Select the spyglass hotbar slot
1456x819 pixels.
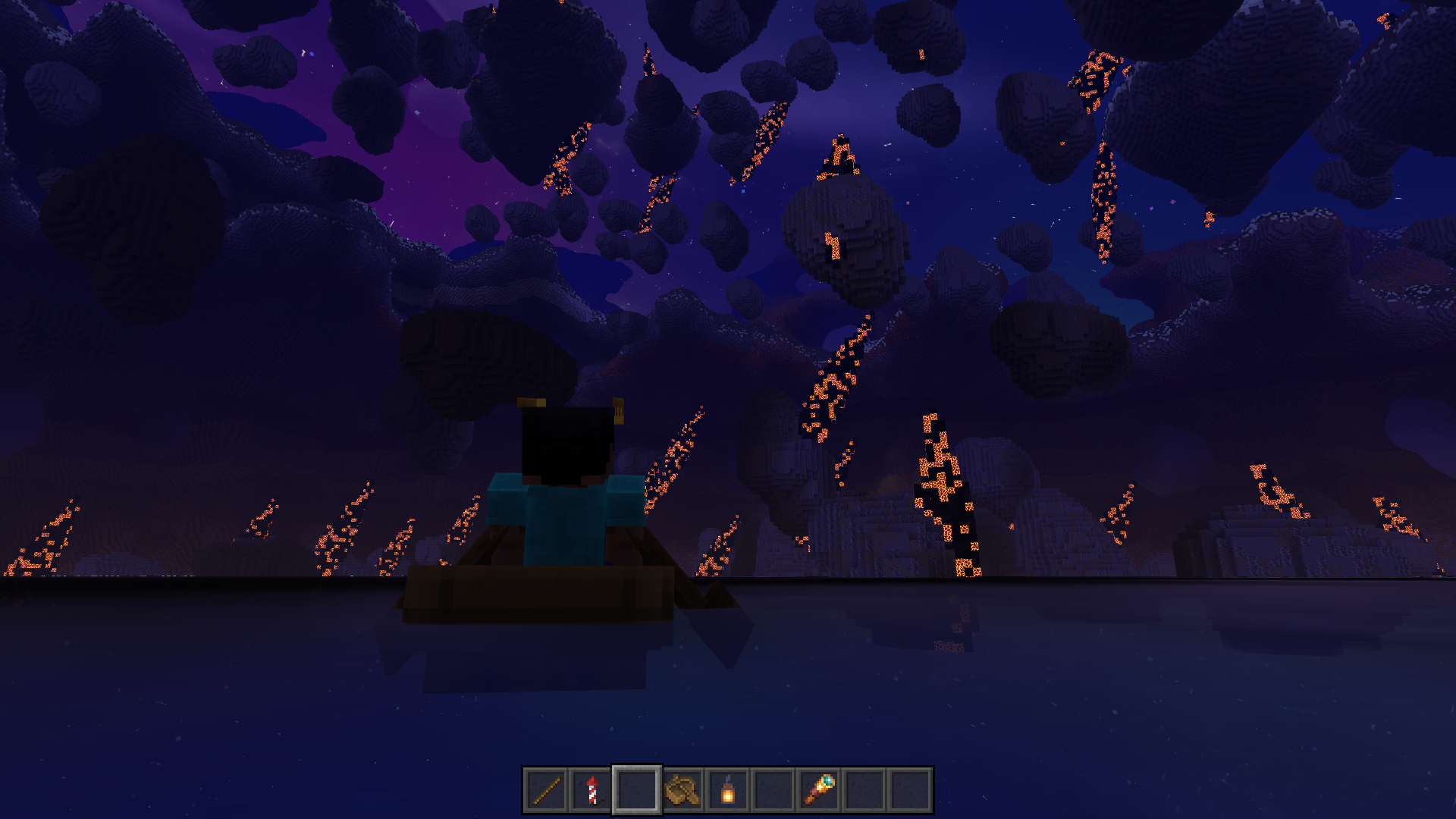tap(819, 790)
